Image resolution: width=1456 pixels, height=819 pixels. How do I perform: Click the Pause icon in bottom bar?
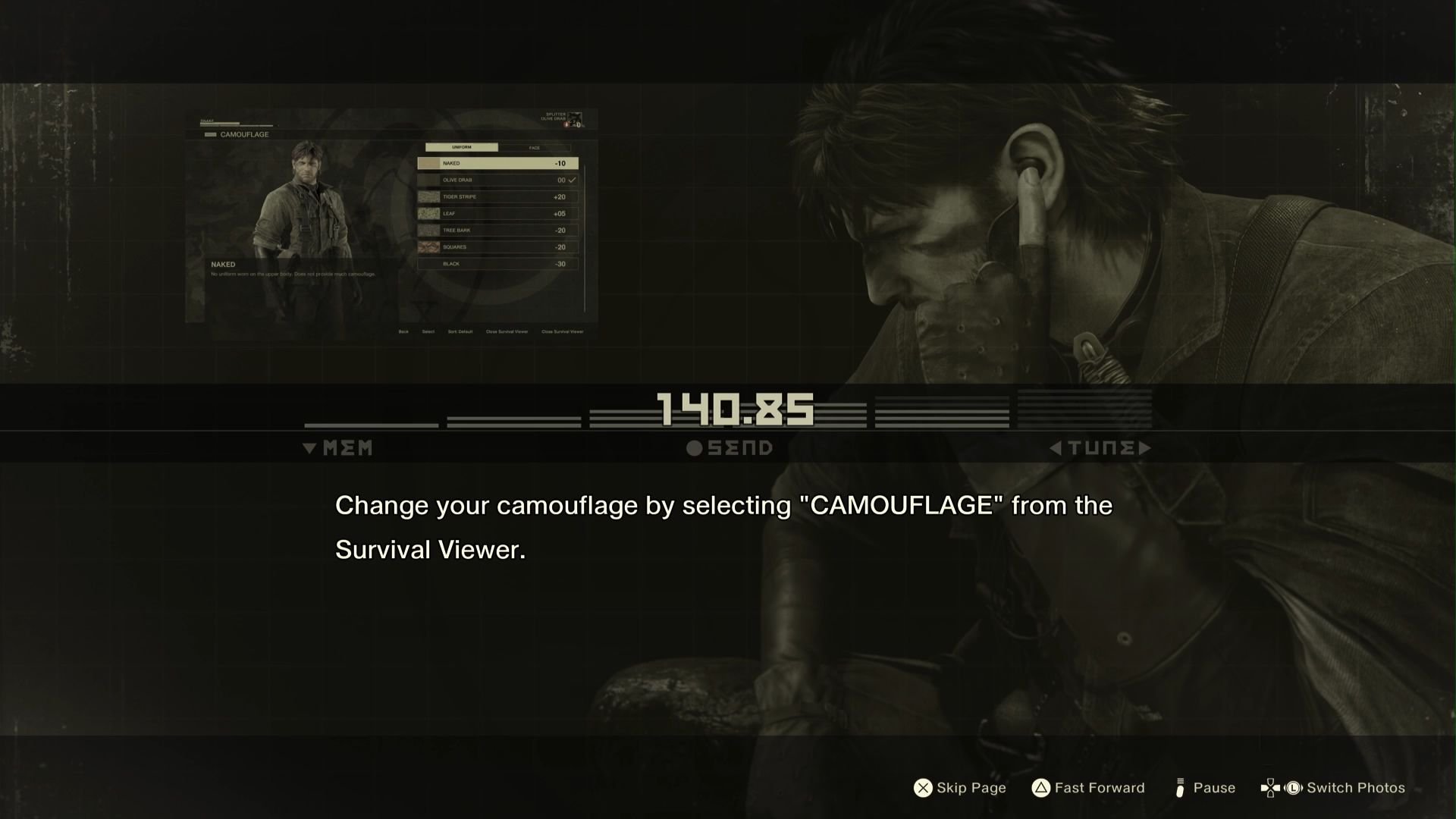pos(1180,788)
